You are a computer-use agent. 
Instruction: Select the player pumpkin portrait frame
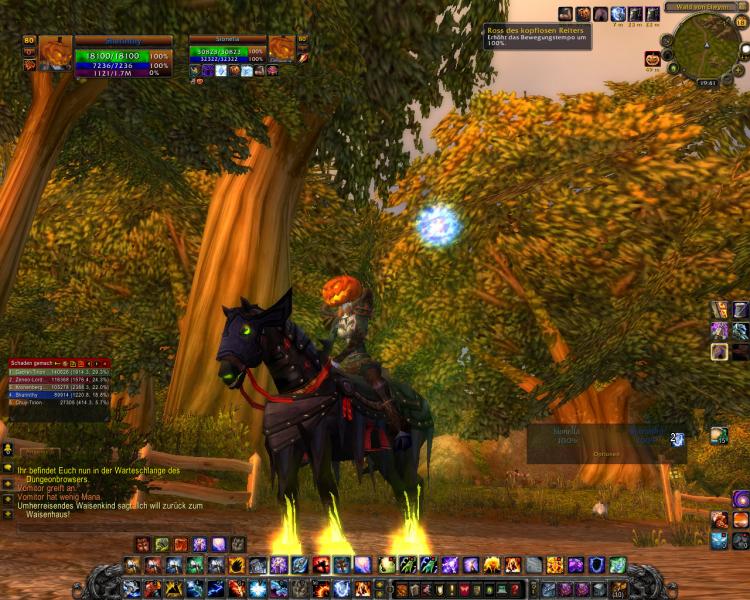[x=56, y=52]
